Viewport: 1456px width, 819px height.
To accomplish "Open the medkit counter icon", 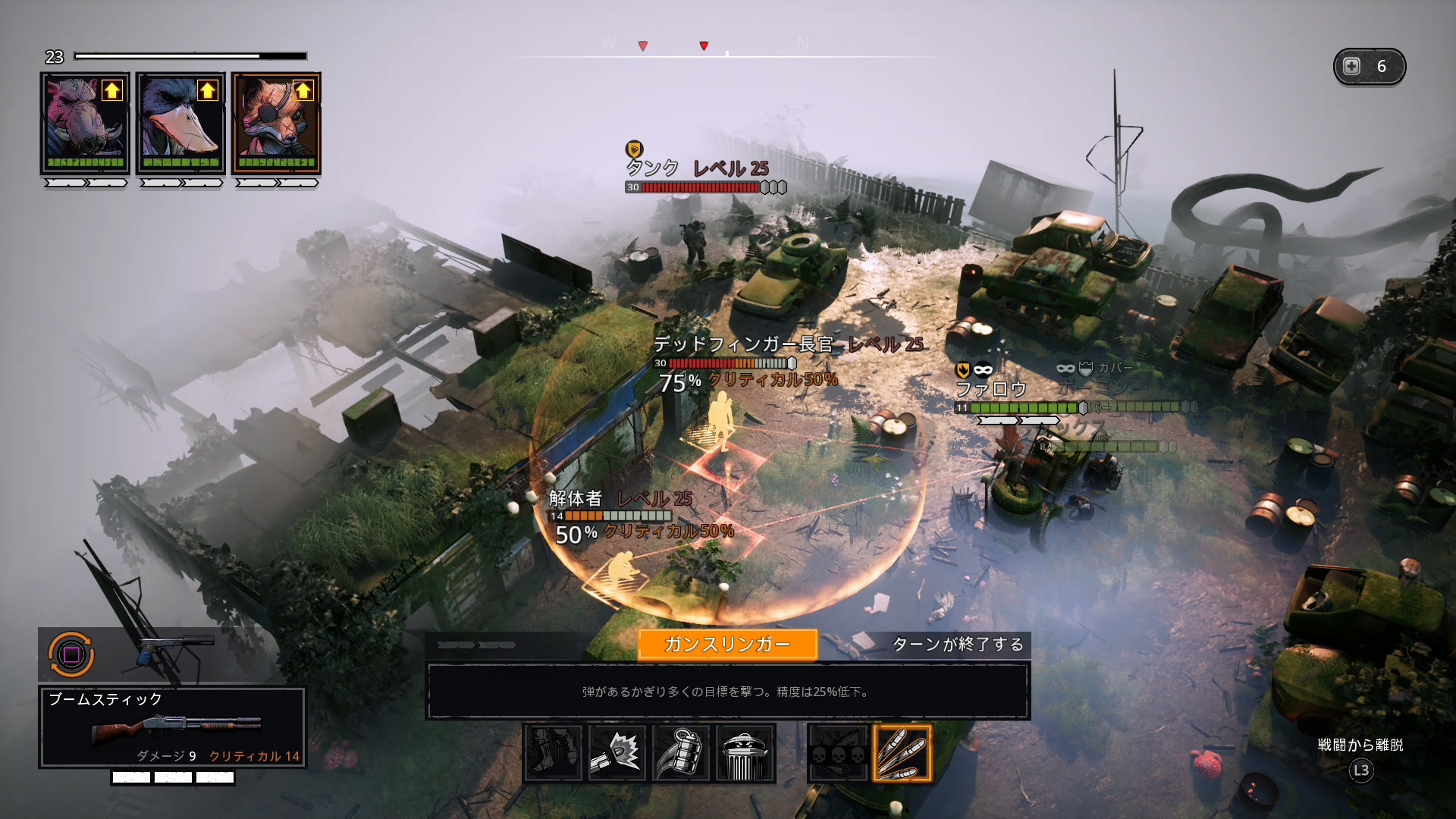I will 1369,67.
